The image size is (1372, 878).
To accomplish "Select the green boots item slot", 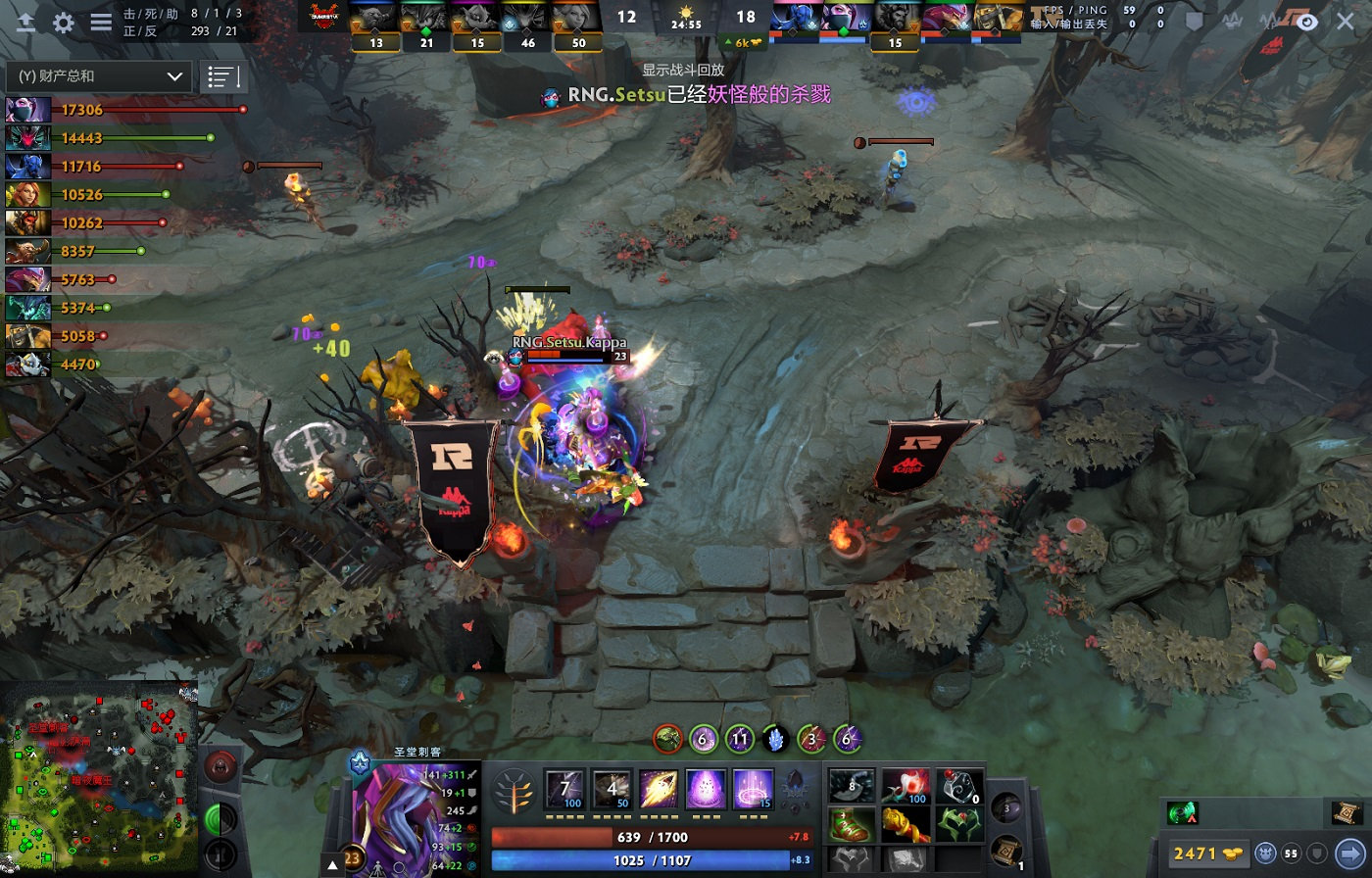I will point(852,824).
